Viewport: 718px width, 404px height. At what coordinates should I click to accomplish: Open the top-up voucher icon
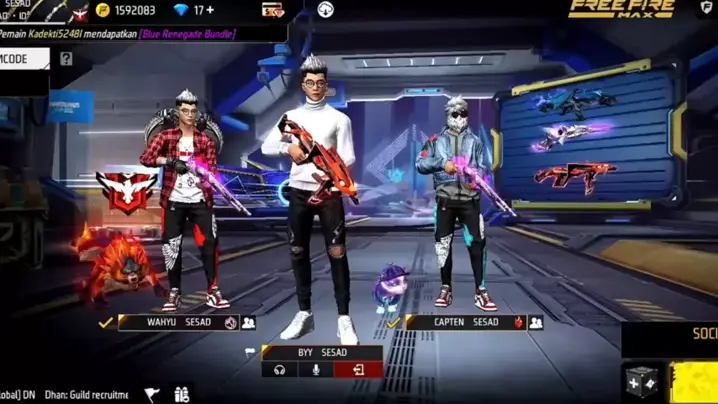(x=272, y=10)
